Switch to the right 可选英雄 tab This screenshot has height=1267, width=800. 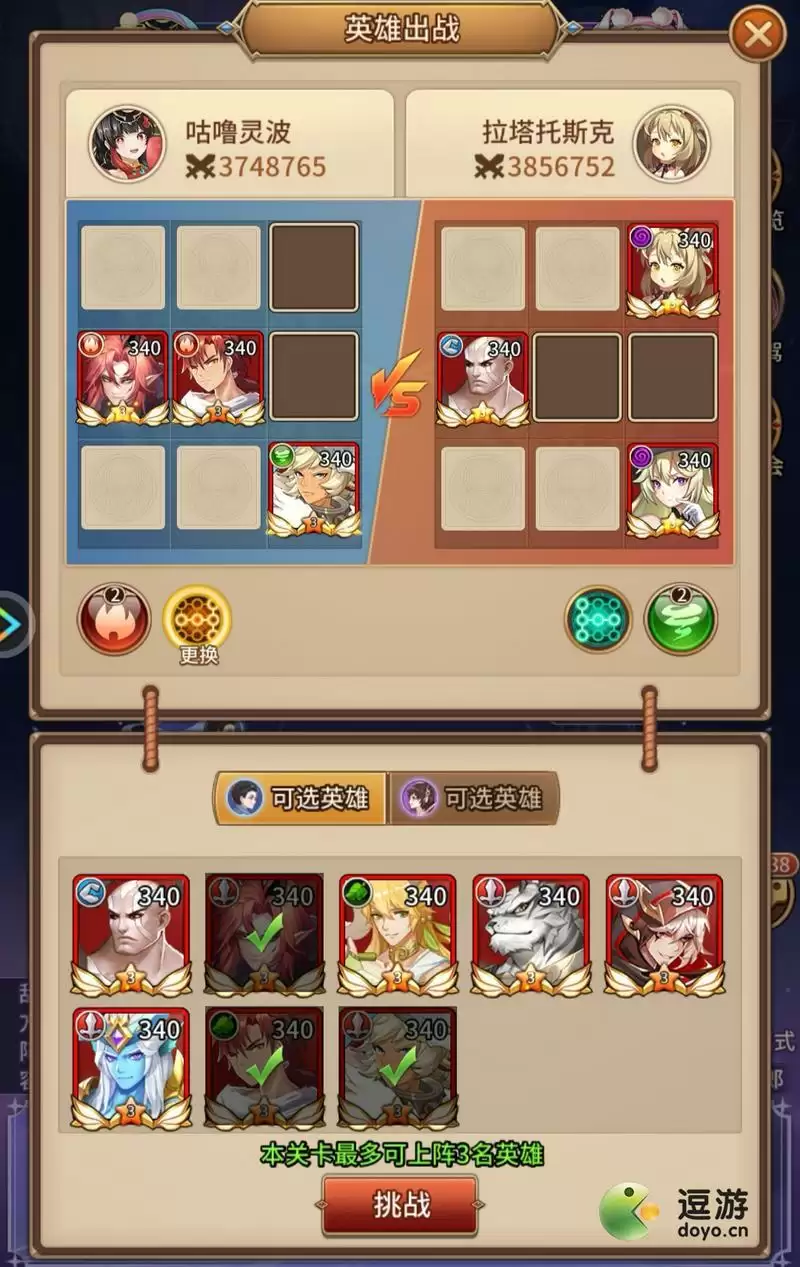[x=474, y=798]
